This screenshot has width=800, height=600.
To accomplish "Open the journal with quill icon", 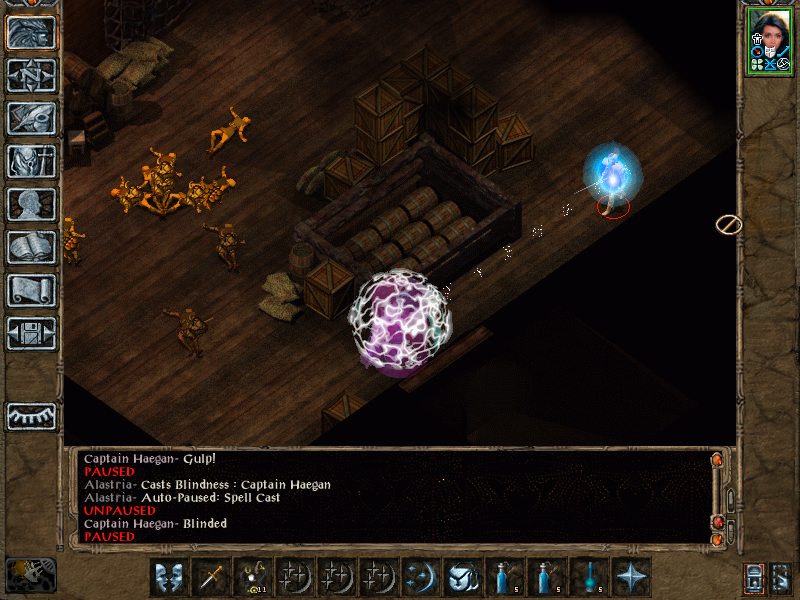I will pyautogui.click(x=32, y=118).
